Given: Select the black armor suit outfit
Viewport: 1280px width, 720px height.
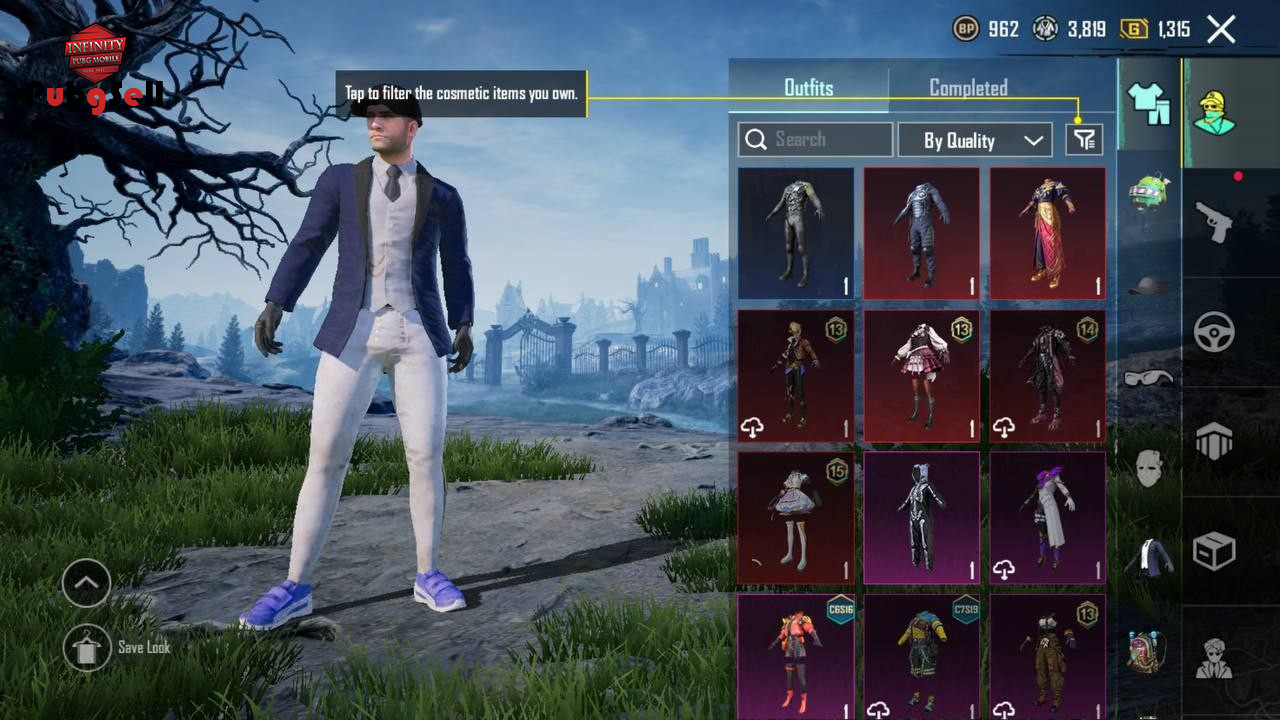Looking at the screenshot, I should tap(796, 233).
